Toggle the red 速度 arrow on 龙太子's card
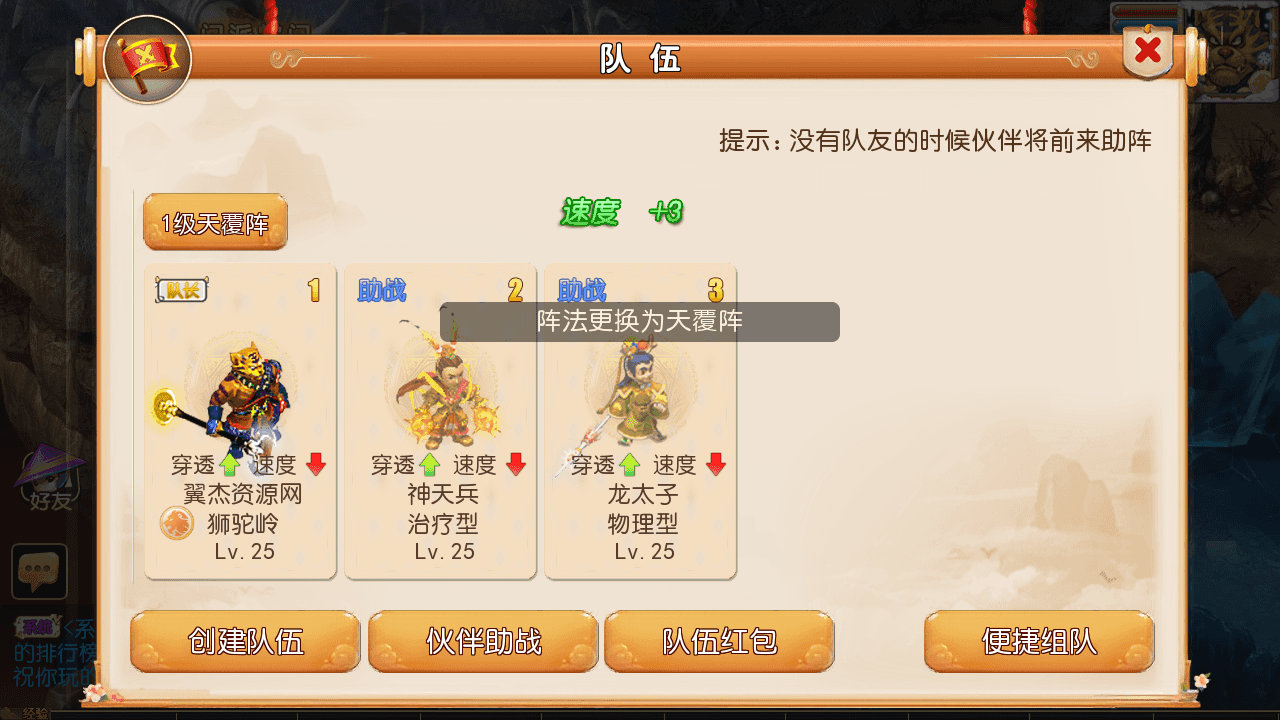 point(716,465)
